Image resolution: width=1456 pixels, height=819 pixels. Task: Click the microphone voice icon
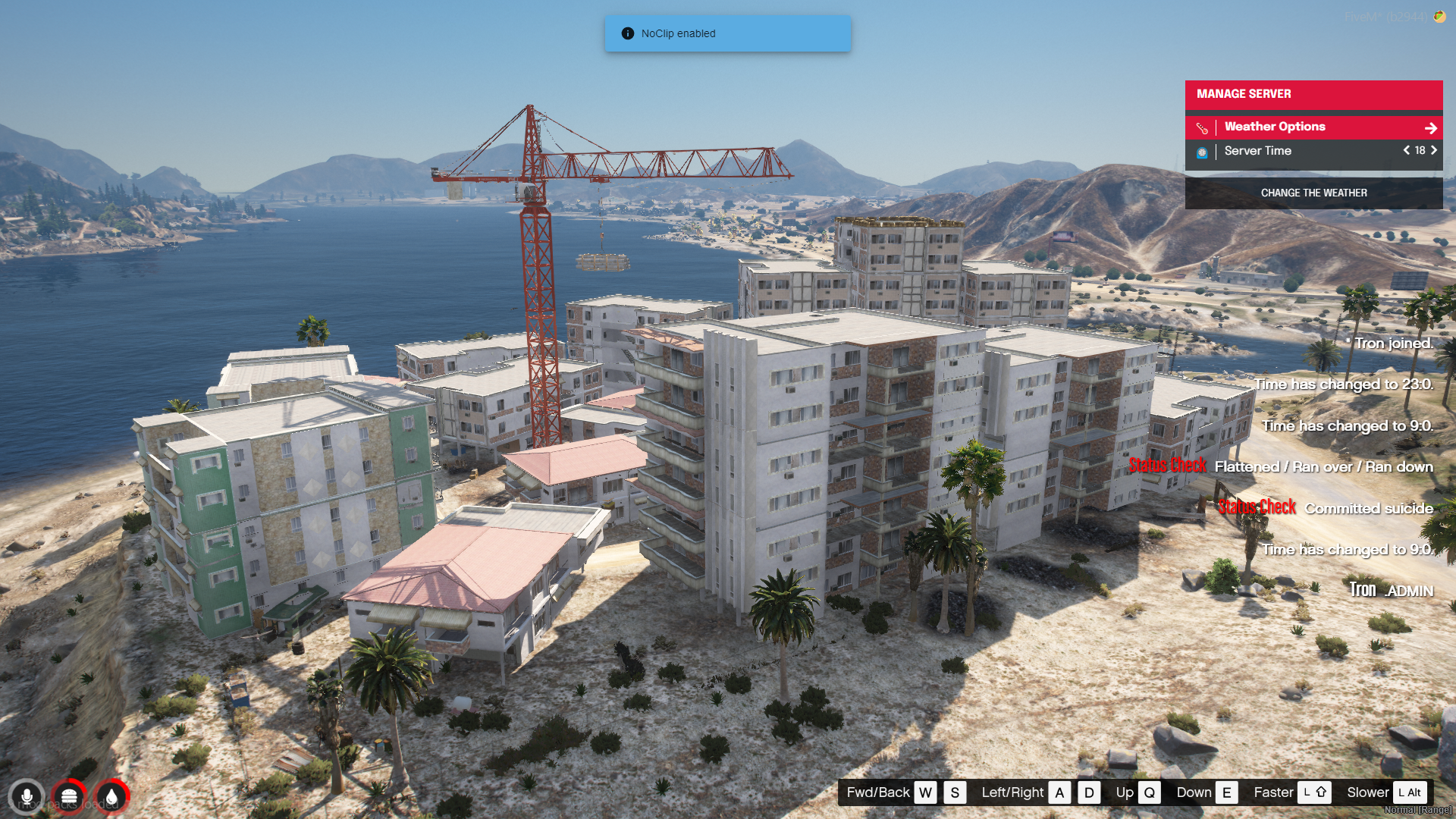pos(27,797)
